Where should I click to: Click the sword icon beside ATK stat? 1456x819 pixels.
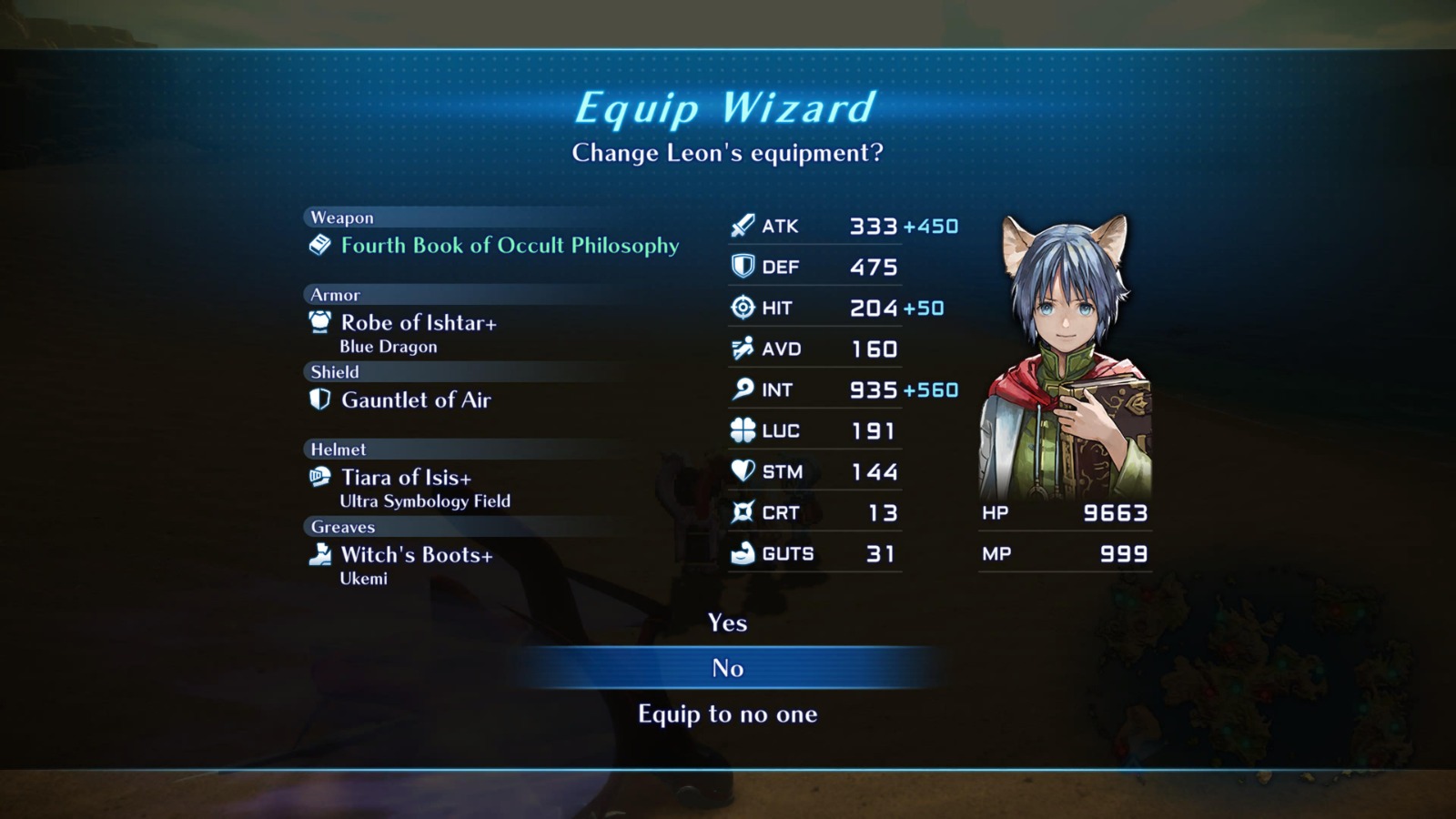[741, 225]
